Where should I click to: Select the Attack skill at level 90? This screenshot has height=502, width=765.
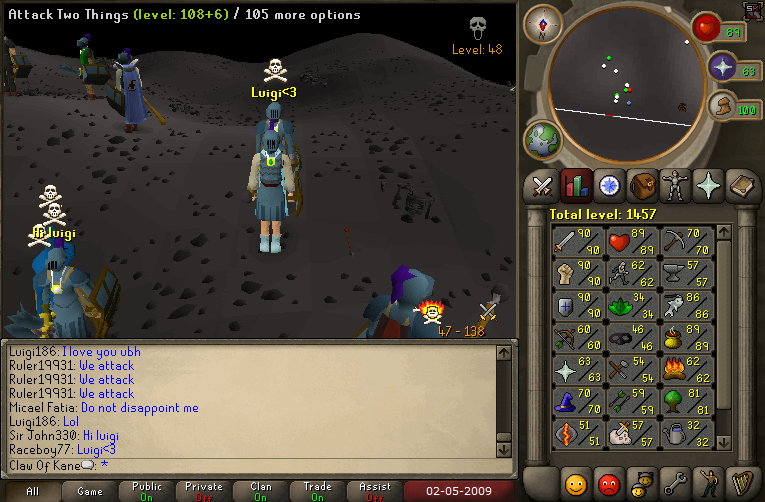[x=578, y=239]
